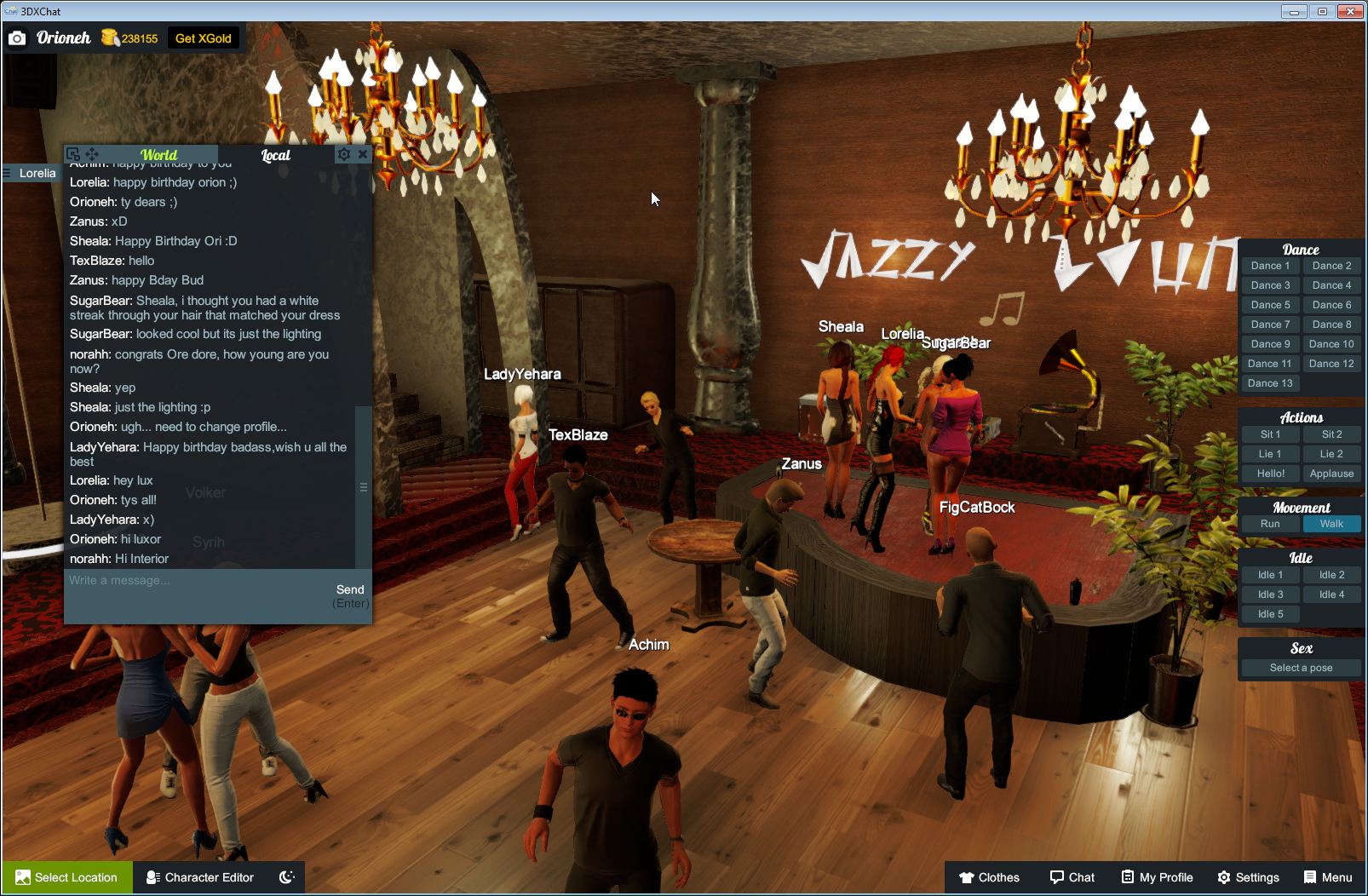
Task: Open My Profile from the bottom bar
Action: pos(1156,877)
